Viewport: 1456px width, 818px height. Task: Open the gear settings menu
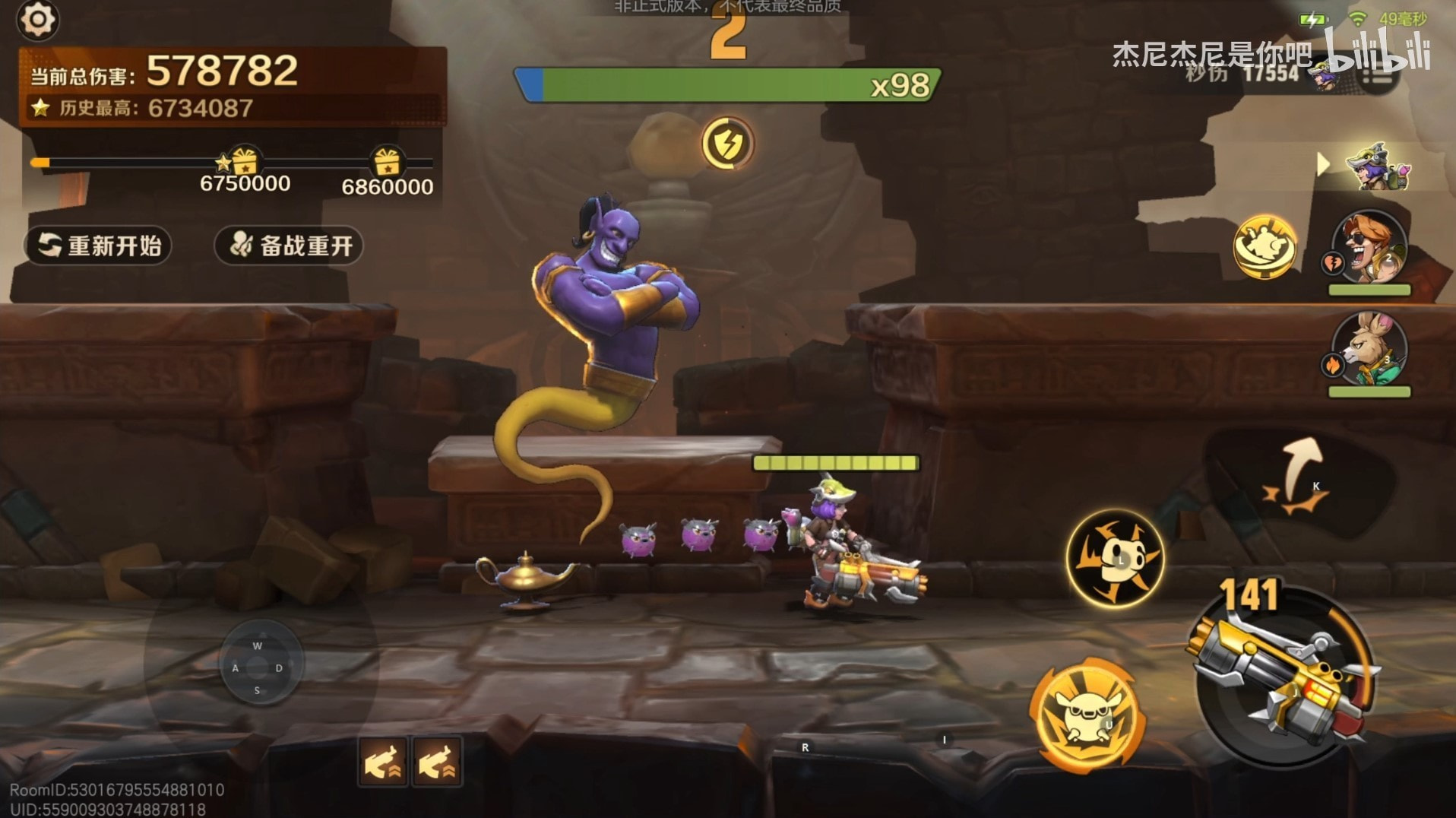tap(36, 19)
